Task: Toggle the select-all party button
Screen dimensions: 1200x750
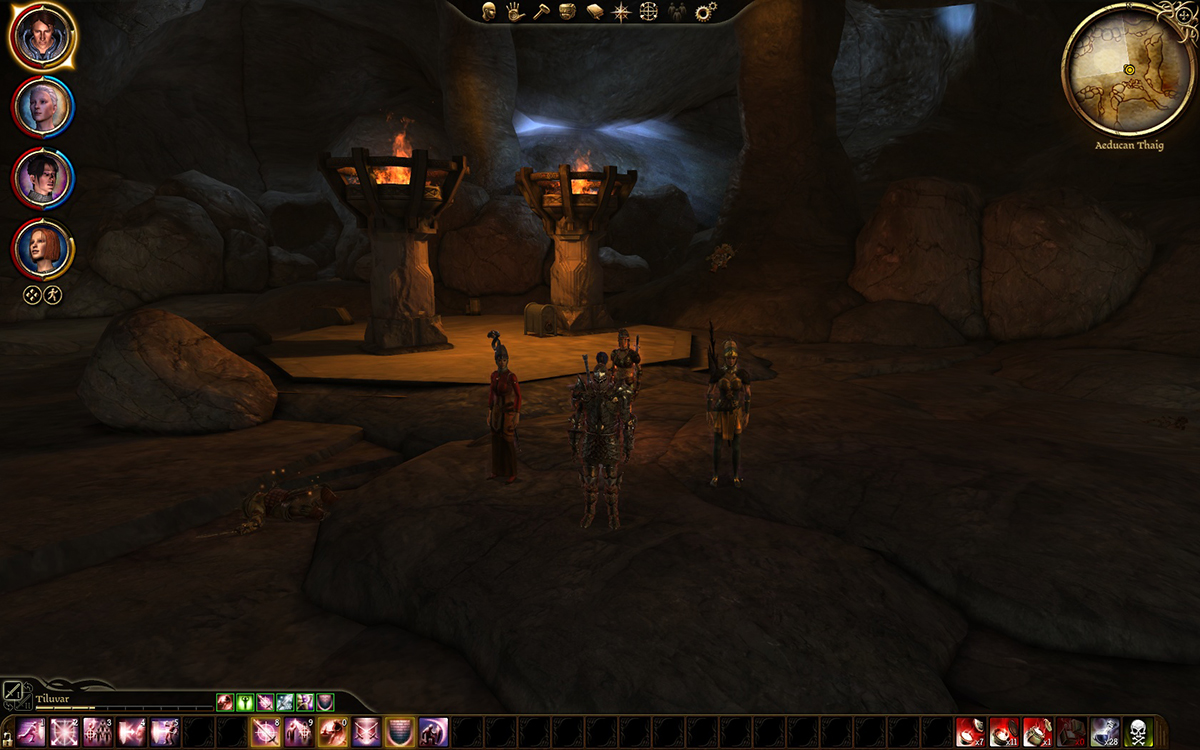Action: click(32, 295)
